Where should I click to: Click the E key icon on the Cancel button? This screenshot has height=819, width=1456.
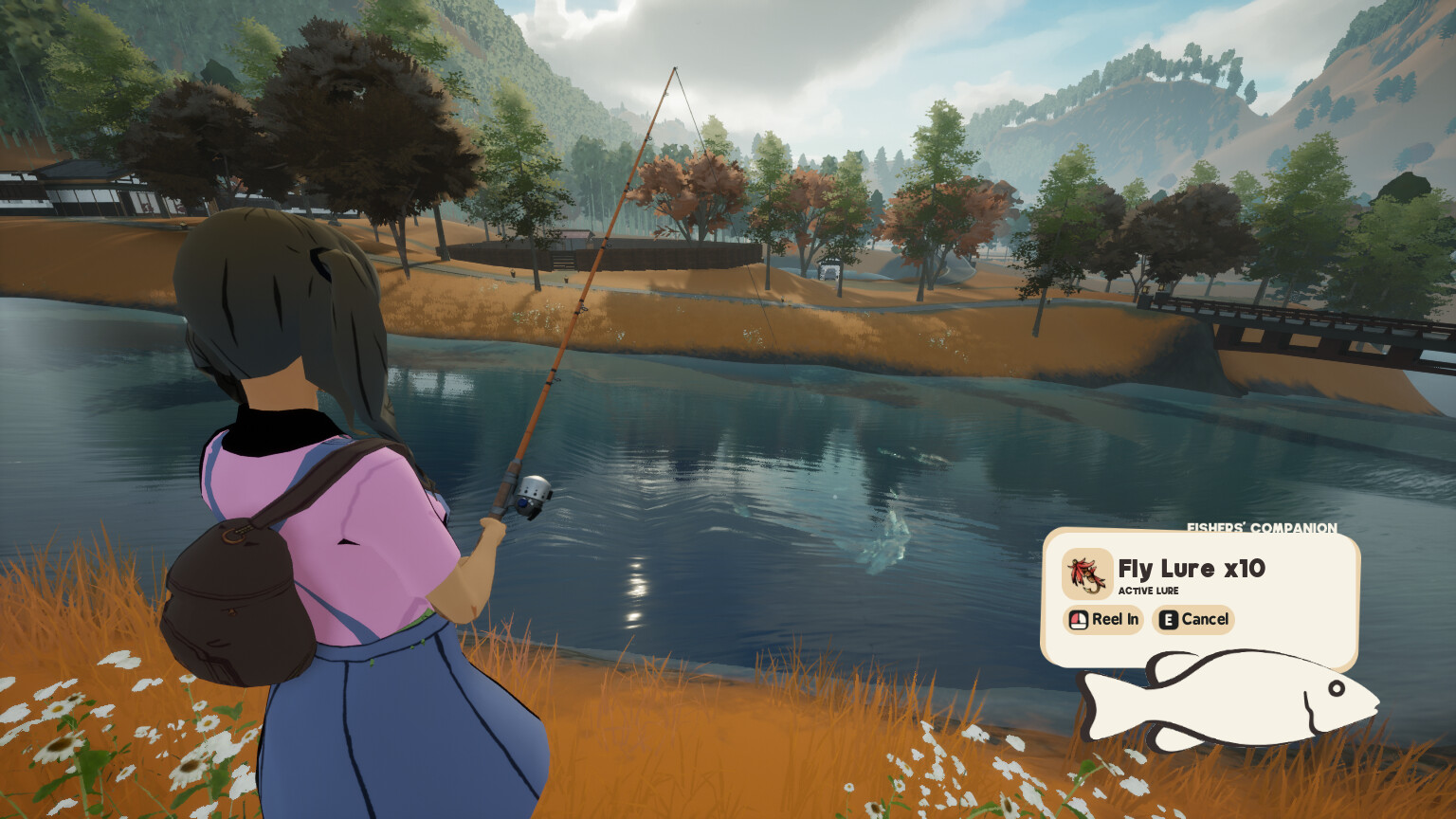pos(1168,620)
